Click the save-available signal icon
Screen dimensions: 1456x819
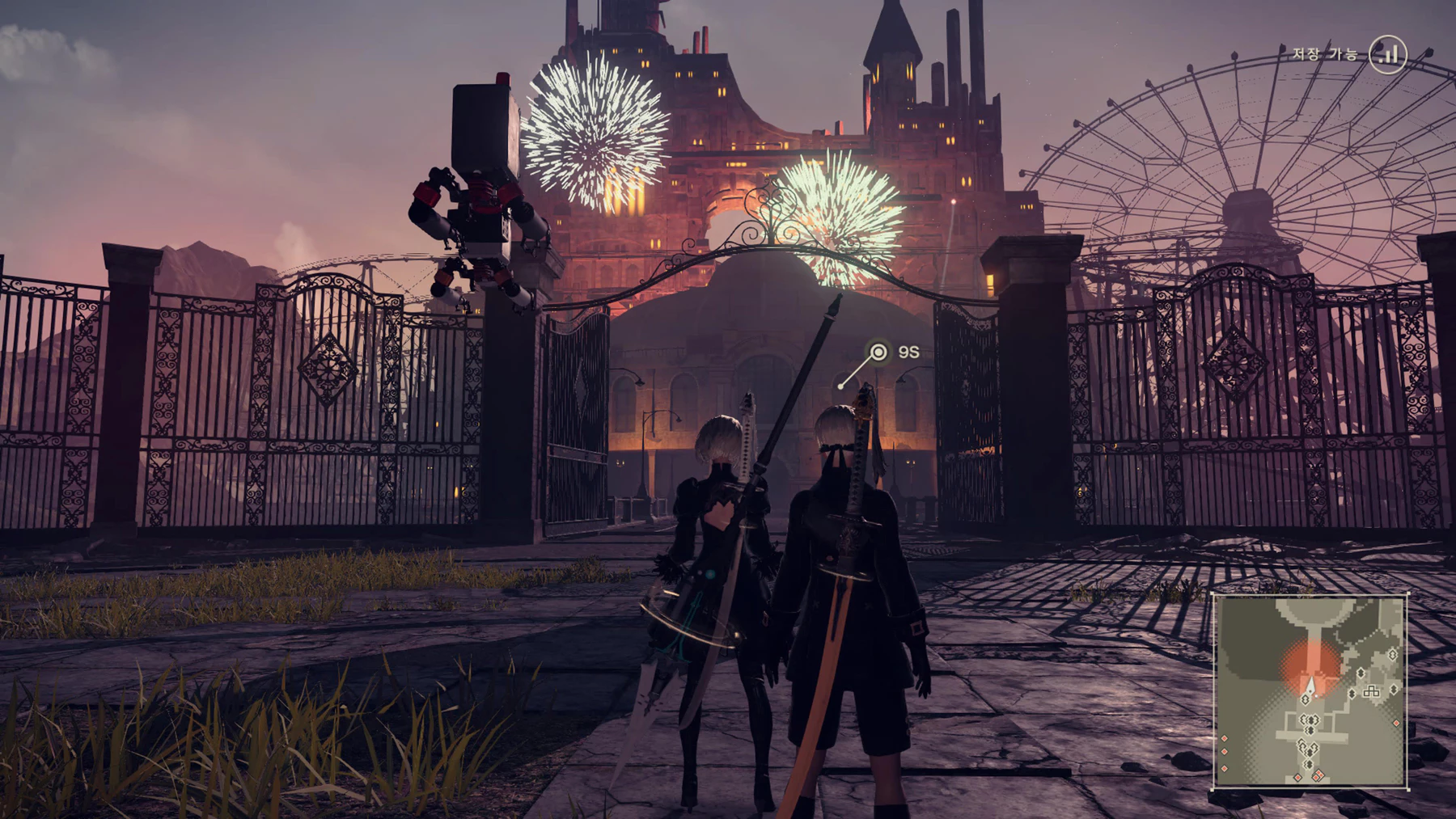tap(1388, 54)
